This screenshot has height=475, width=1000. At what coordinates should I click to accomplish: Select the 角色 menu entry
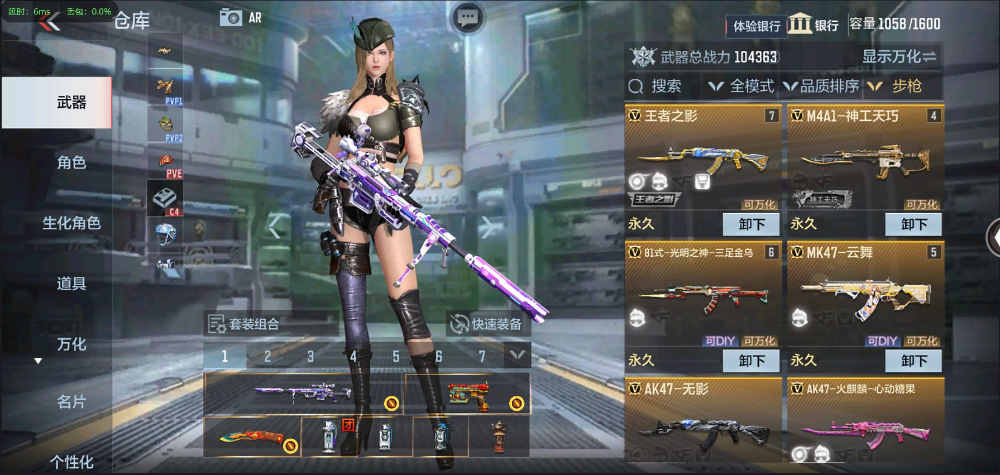tap(71, 163)
